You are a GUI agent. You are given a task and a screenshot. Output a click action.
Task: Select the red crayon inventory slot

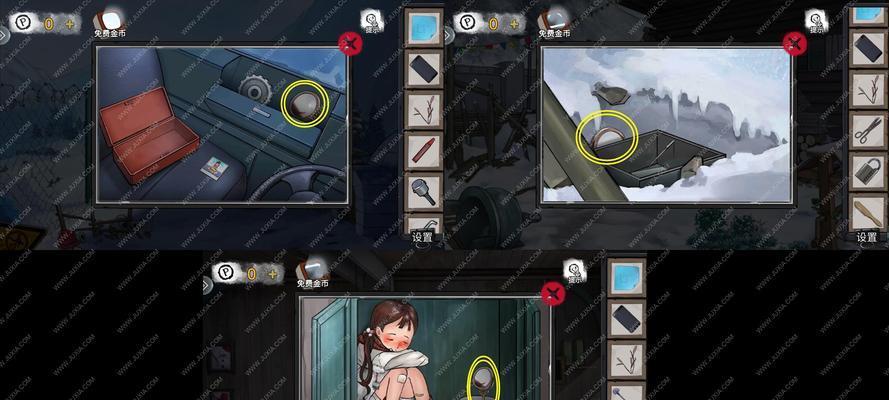click(x=422, y=151)
